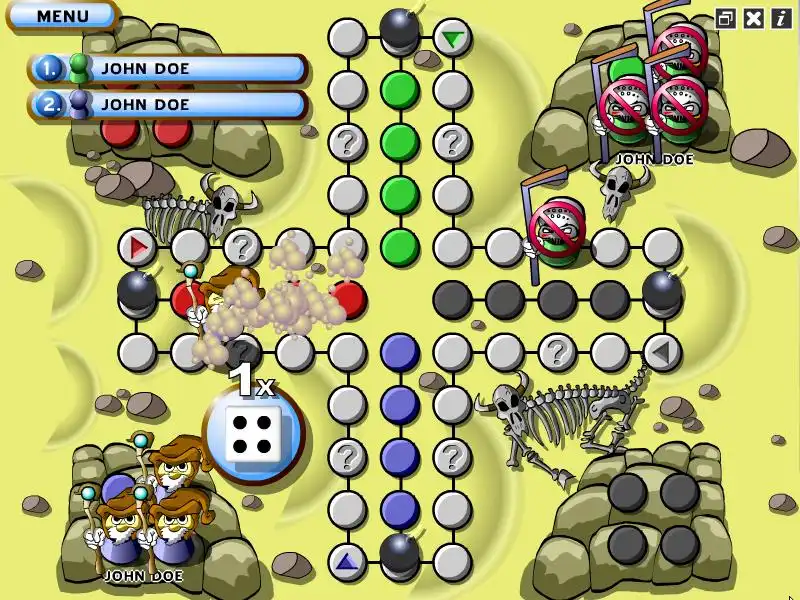Choose the green down-arrow start tile
The image size is (800, 600).
452,39
